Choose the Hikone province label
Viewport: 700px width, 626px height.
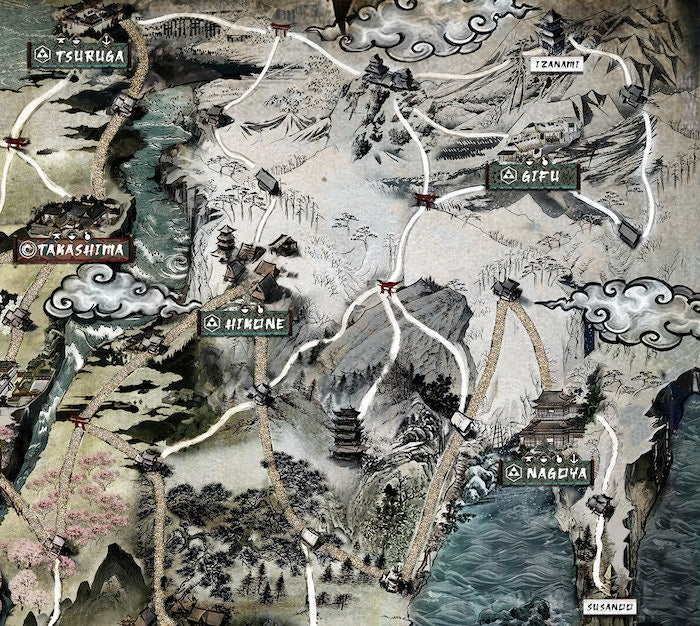tap(246, 323)
